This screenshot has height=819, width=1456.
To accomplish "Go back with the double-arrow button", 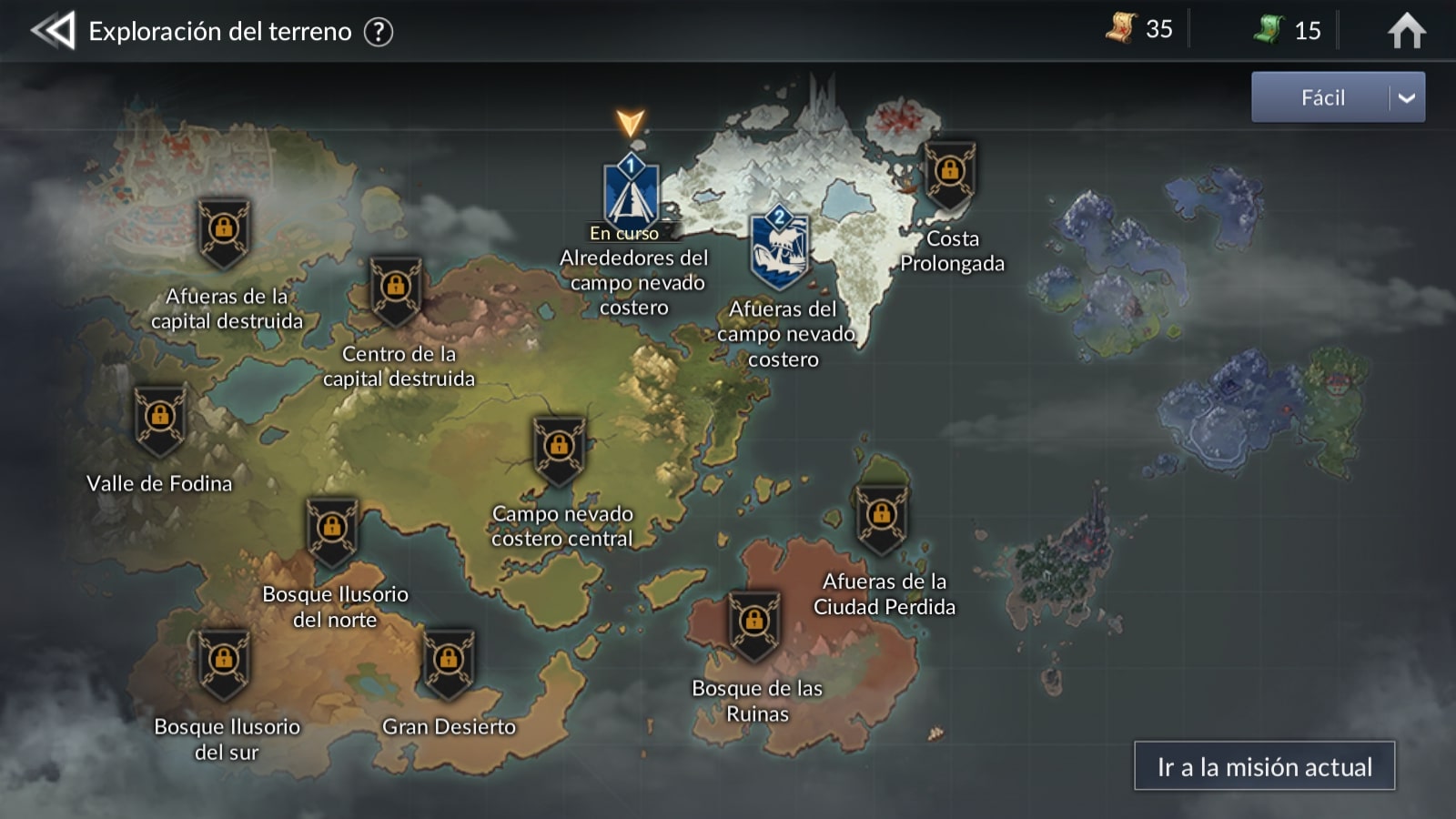I will [53, 31].
